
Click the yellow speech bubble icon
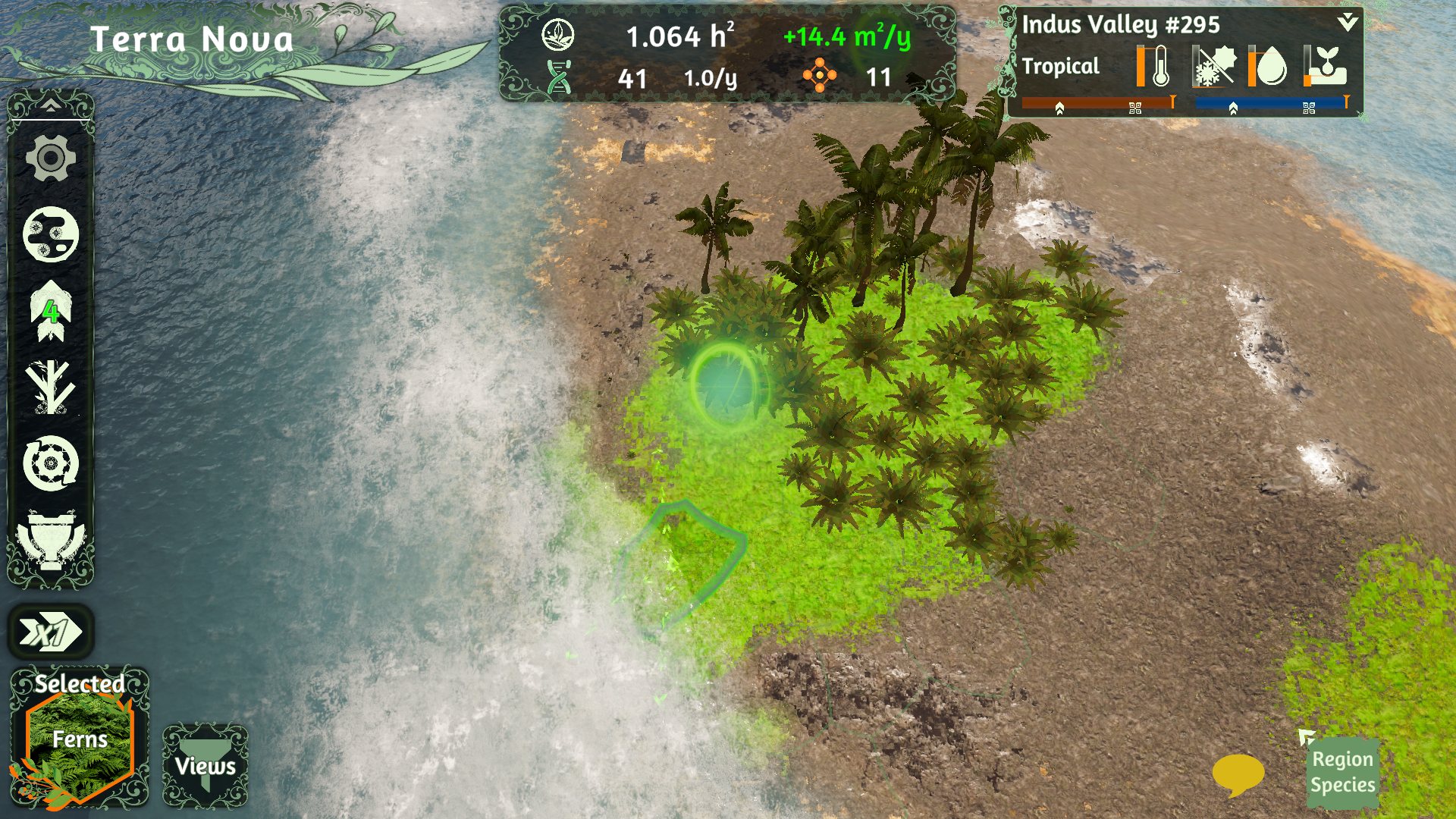tap(1238, 774)
